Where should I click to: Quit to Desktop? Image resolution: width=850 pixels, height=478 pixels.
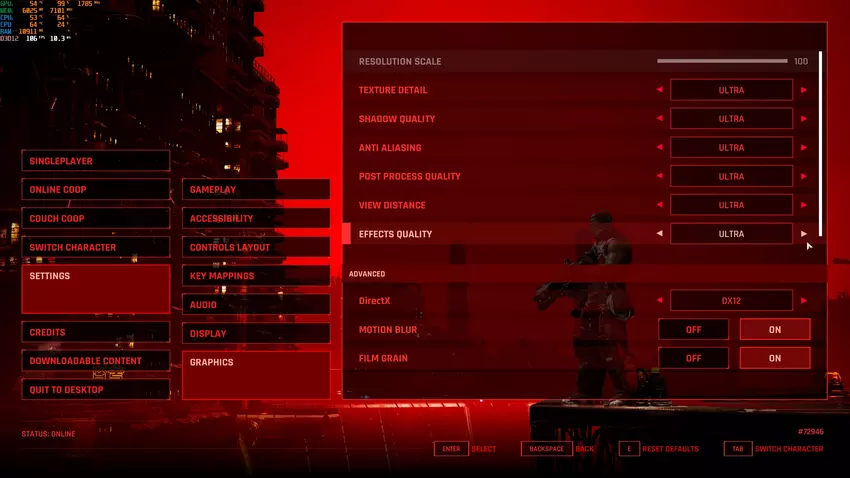(x=96, y=390)
